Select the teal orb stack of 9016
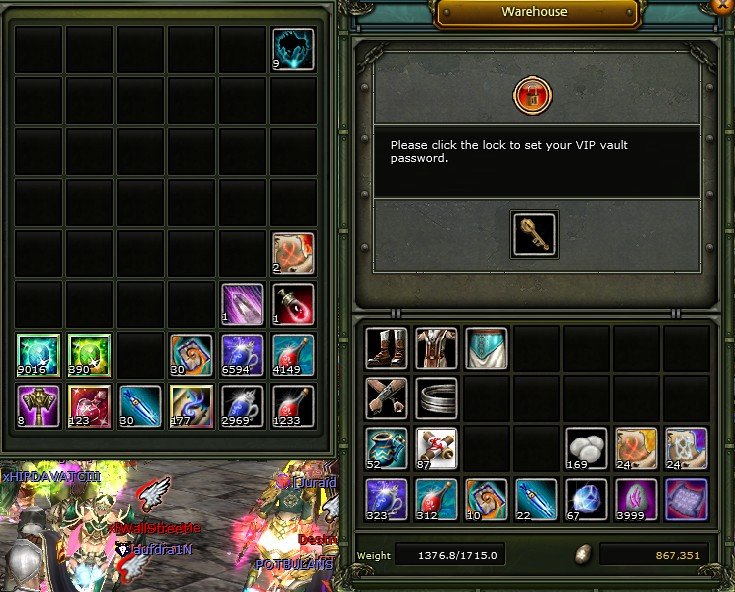 (39, 355)
